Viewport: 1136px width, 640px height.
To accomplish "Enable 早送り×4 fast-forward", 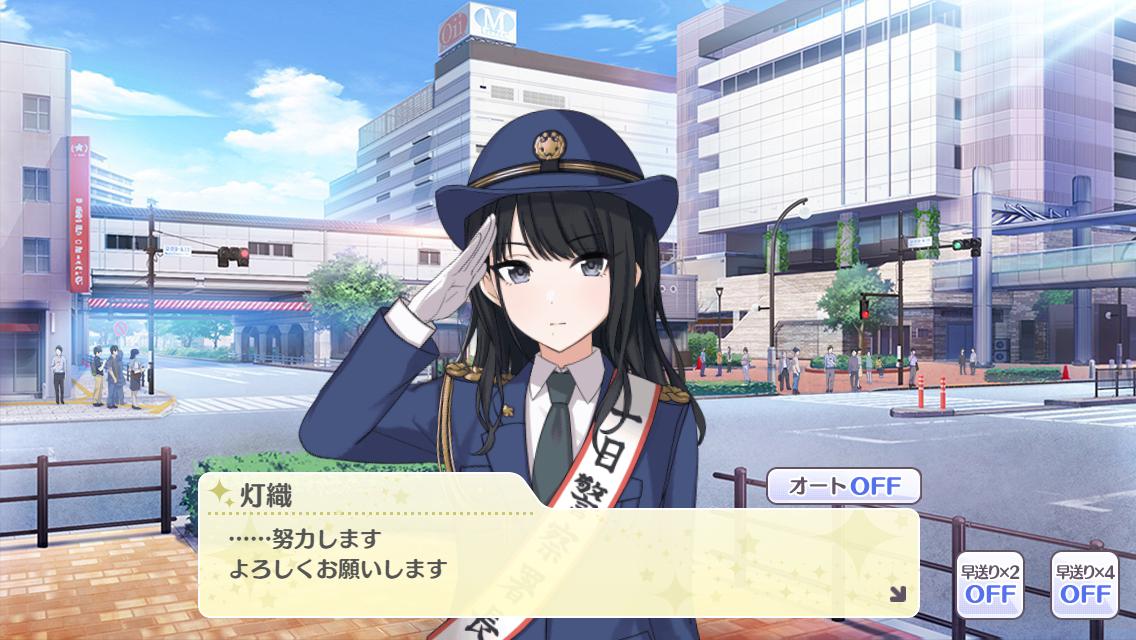I will click(1084, 583).
